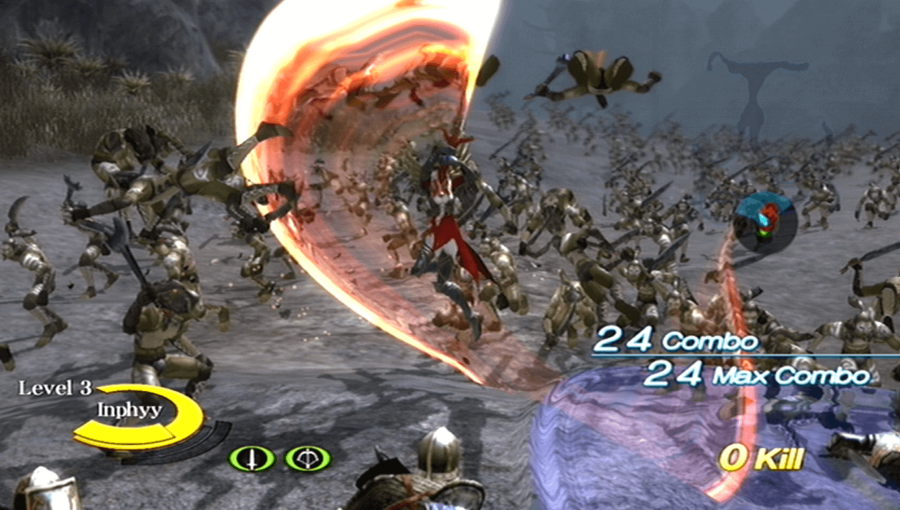Viewport: 900px width, 510px height.
Task: Select the green crossbow unit icon
Action: (x=307, y=459)
